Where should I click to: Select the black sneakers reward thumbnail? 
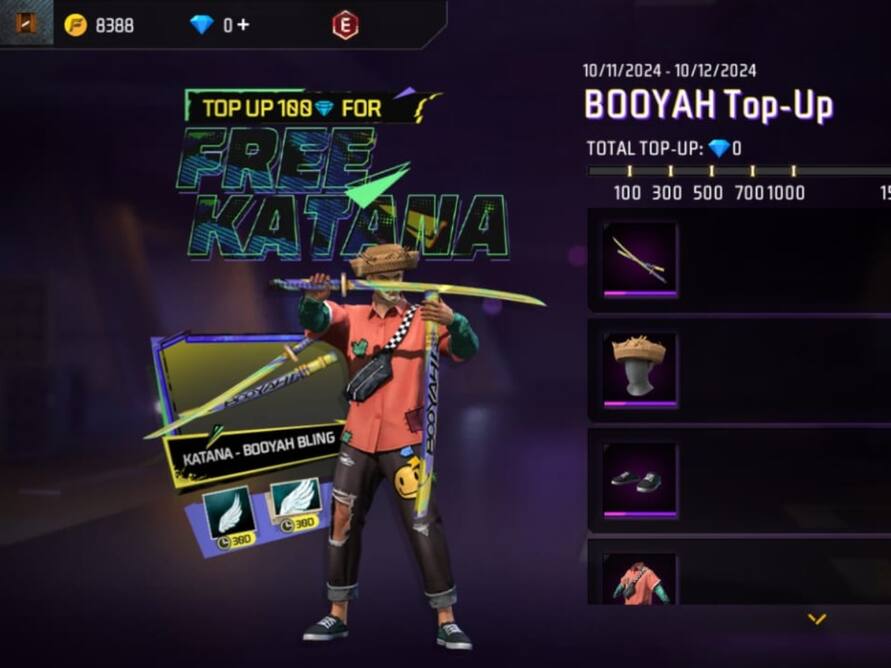640,479
